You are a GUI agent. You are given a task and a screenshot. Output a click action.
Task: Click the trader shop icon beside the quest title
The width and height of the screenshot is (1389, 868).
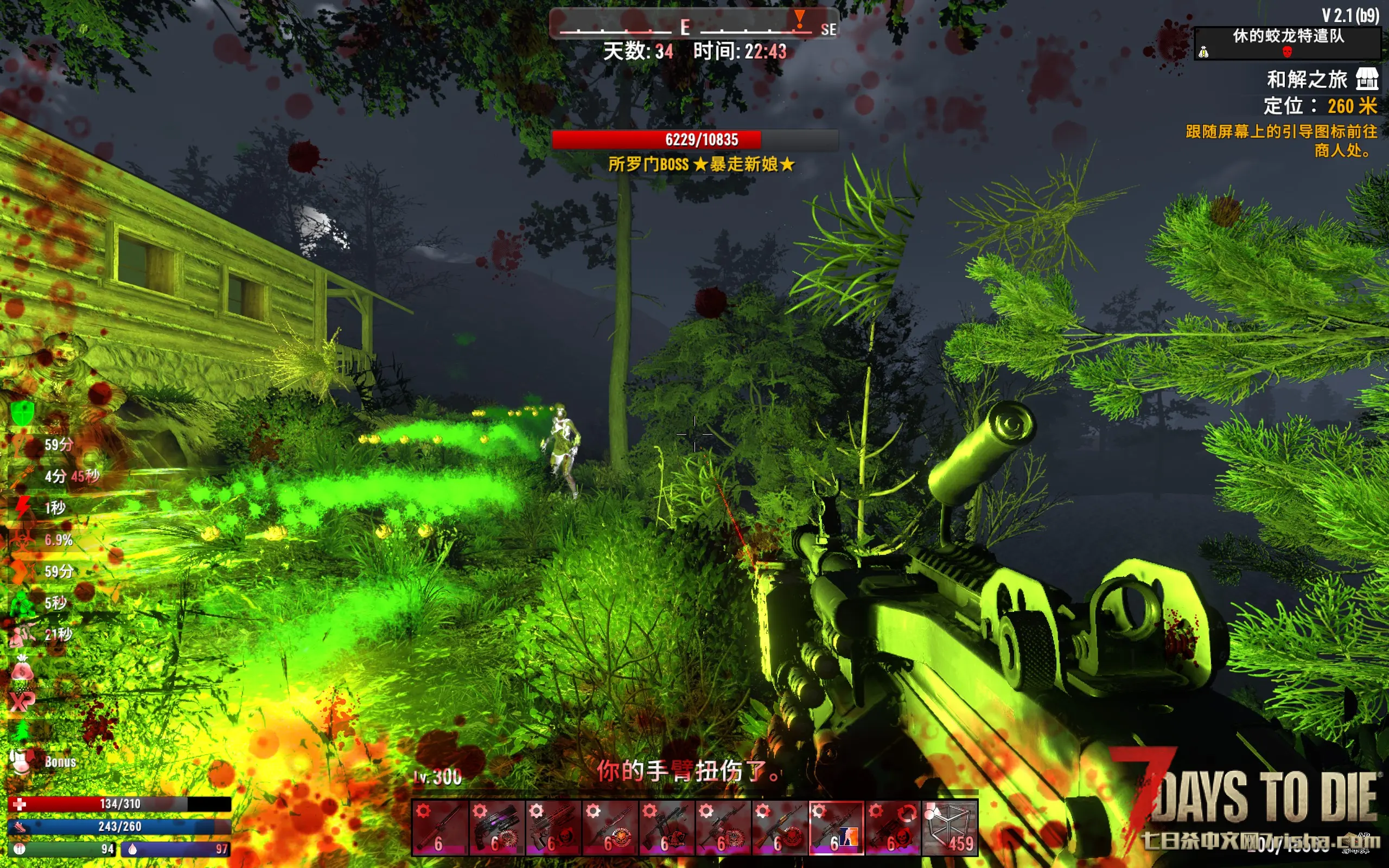click(1367, 79)
